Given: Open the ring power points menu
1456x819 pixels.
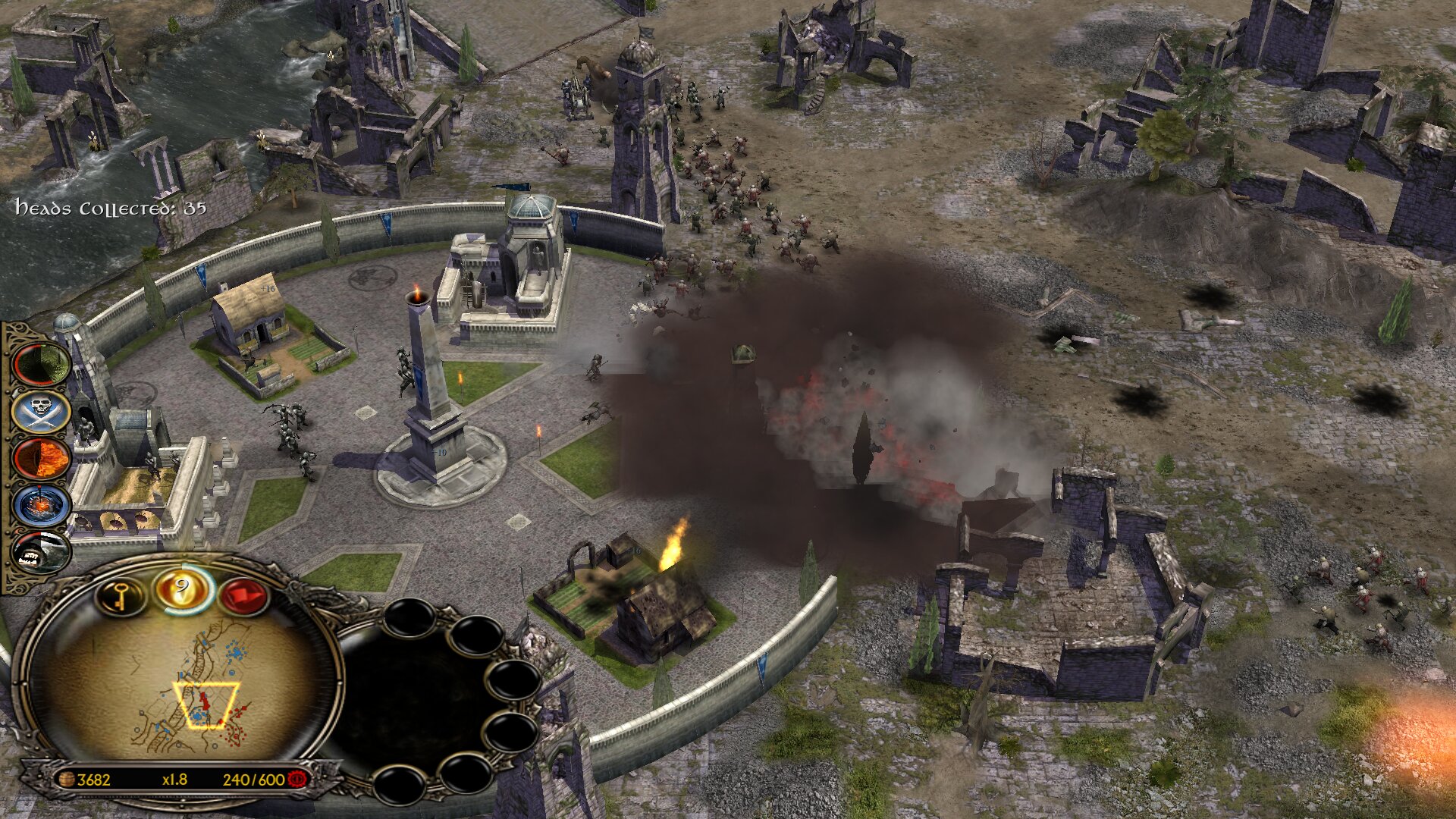Looking at the screenshot, I should 182,589.
